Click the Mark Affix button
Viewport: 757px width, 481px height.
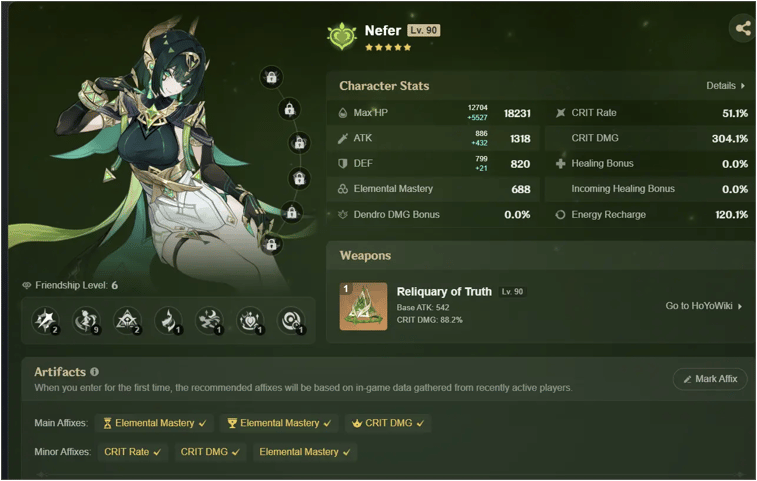(x=710, y=379)
